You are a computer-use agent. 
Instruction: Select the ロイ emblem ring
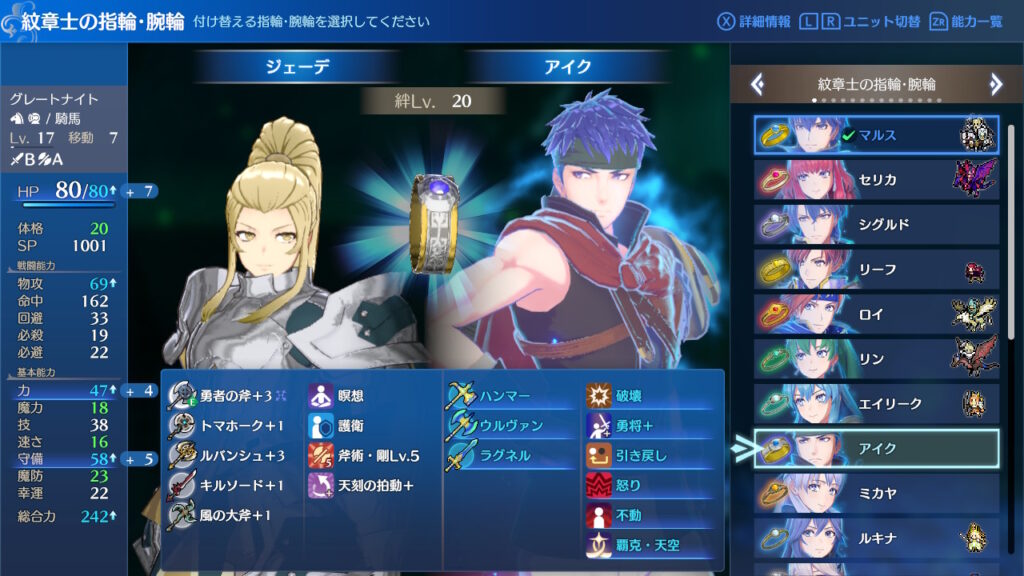(876, 314)
